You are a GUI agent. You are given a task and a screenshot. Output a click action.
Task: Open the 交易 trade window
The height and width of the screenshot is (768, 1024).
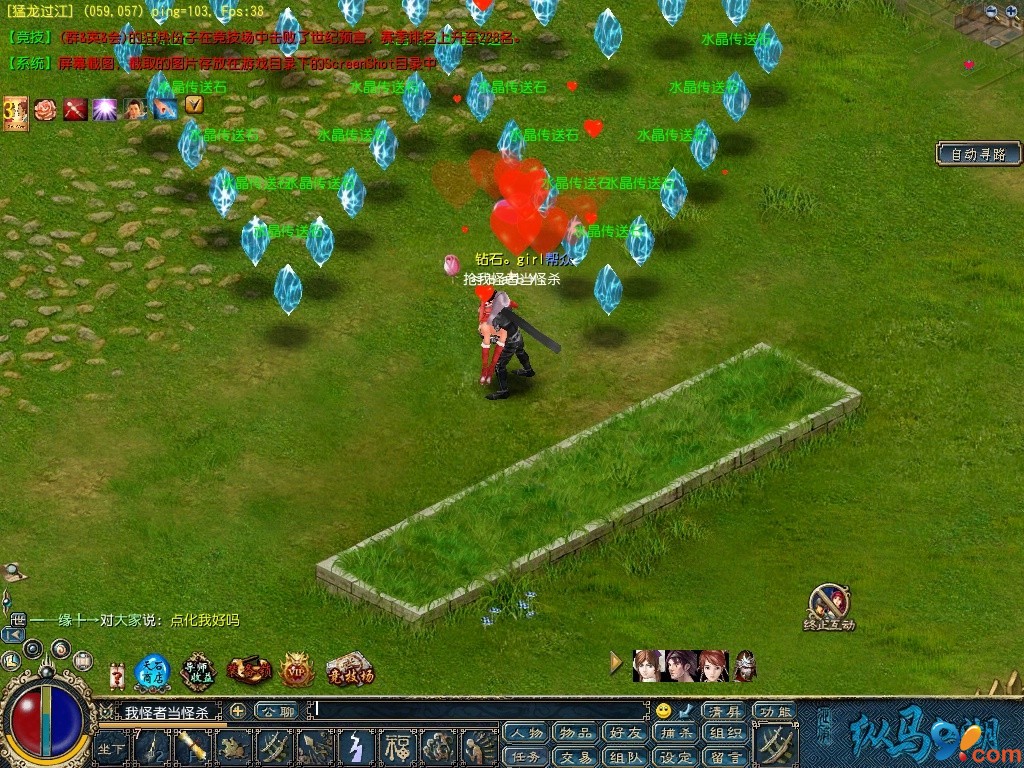[x=575, y=757]
